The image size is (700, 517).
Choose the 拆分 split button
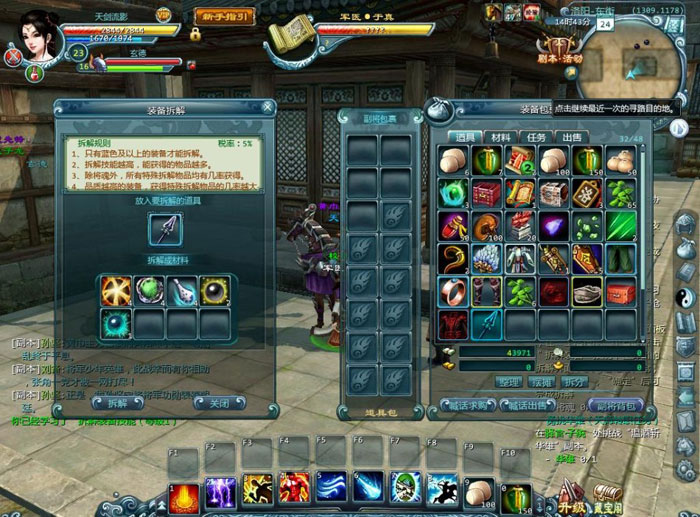[573, 381]
